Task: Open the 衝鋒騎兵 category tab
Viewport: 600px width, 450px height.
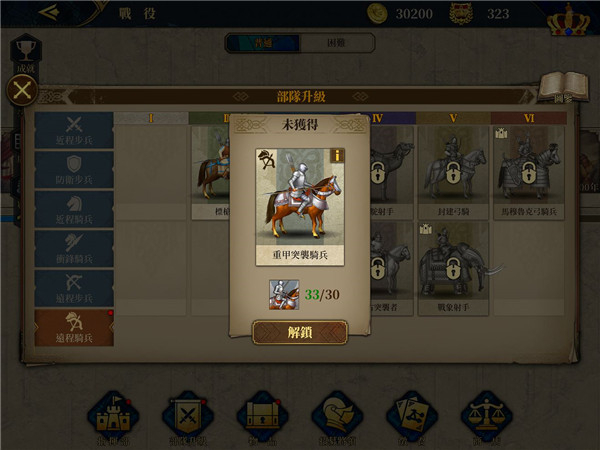Action: tap(73, 248)
